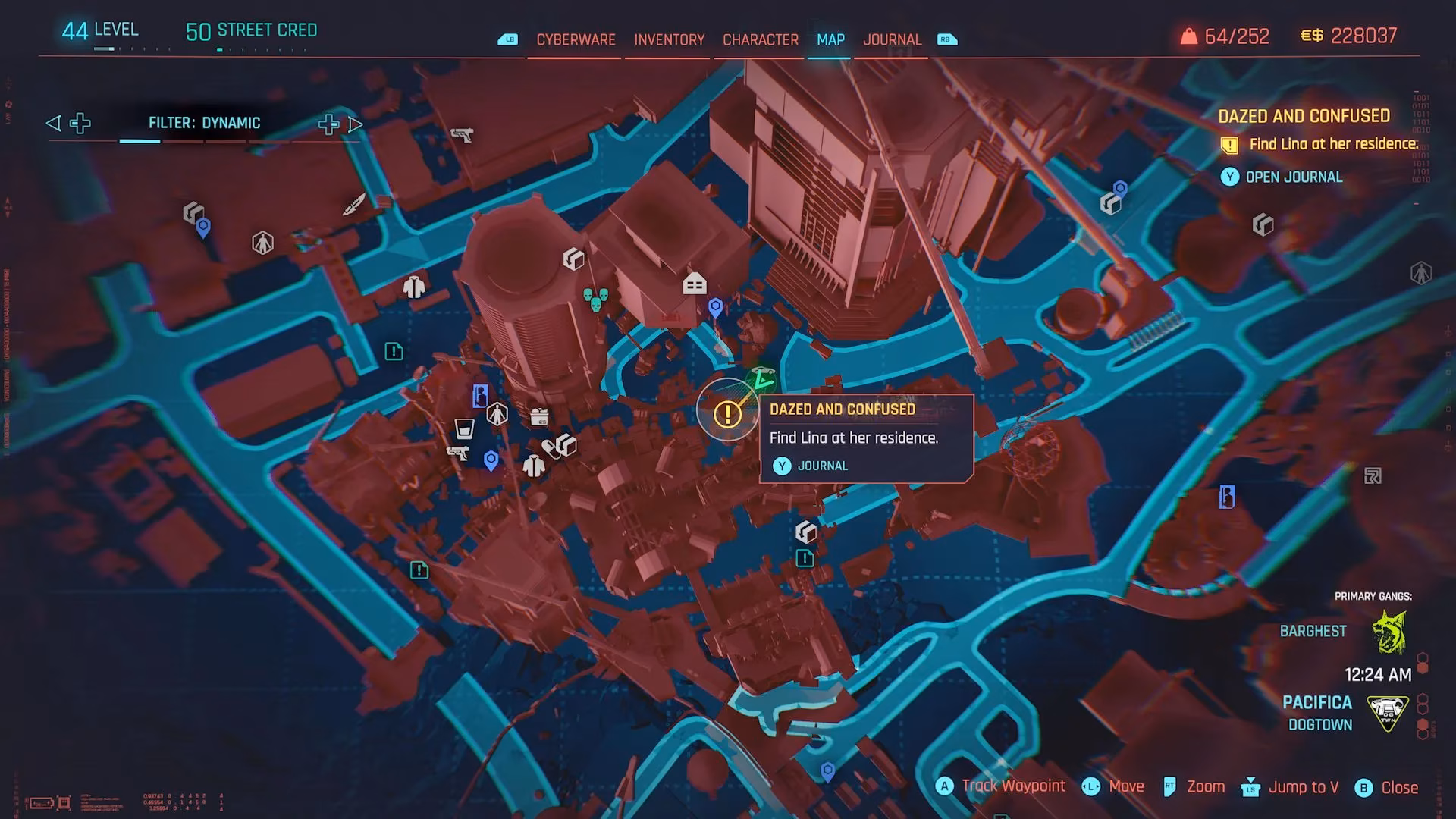Open the bar location drink glass icon
Viewport: 1456px width, 819px height.
click(x=464, y=429)
